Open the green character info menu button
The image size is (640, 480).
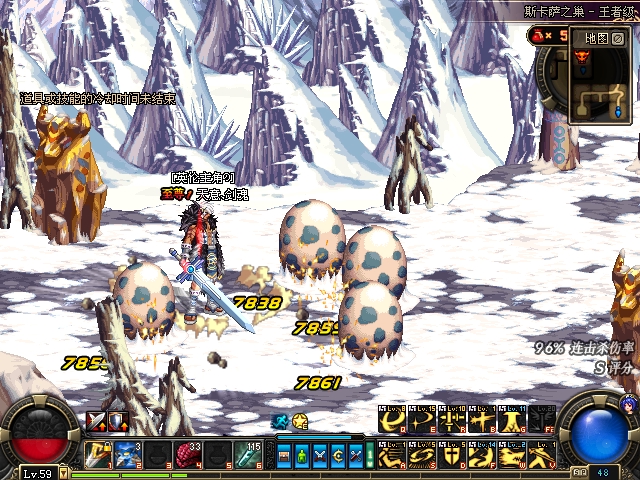point(303,456)
